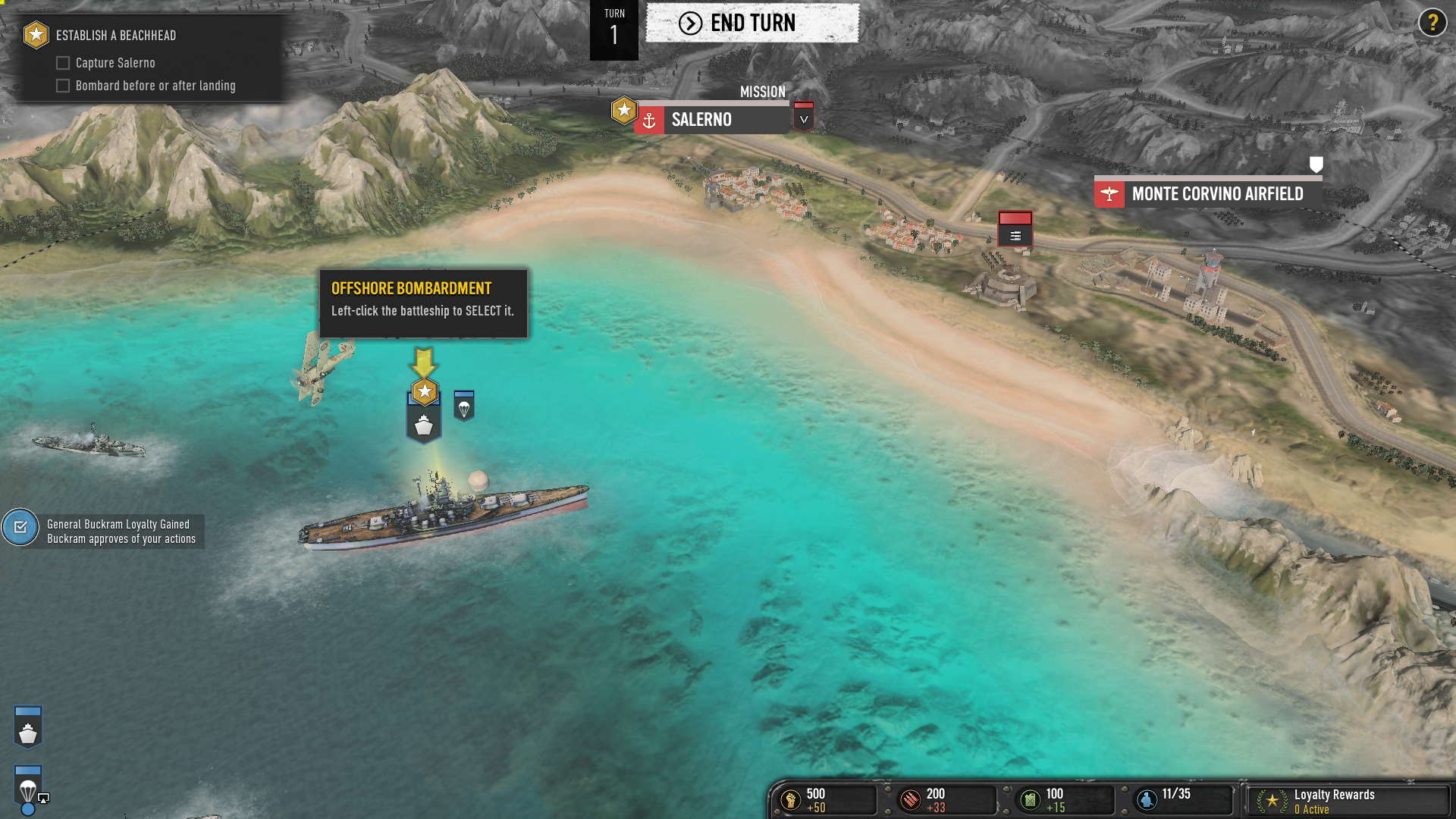Click the End Turn button
This screenshot has width=1456, height=819.
(x=752, y=24)
